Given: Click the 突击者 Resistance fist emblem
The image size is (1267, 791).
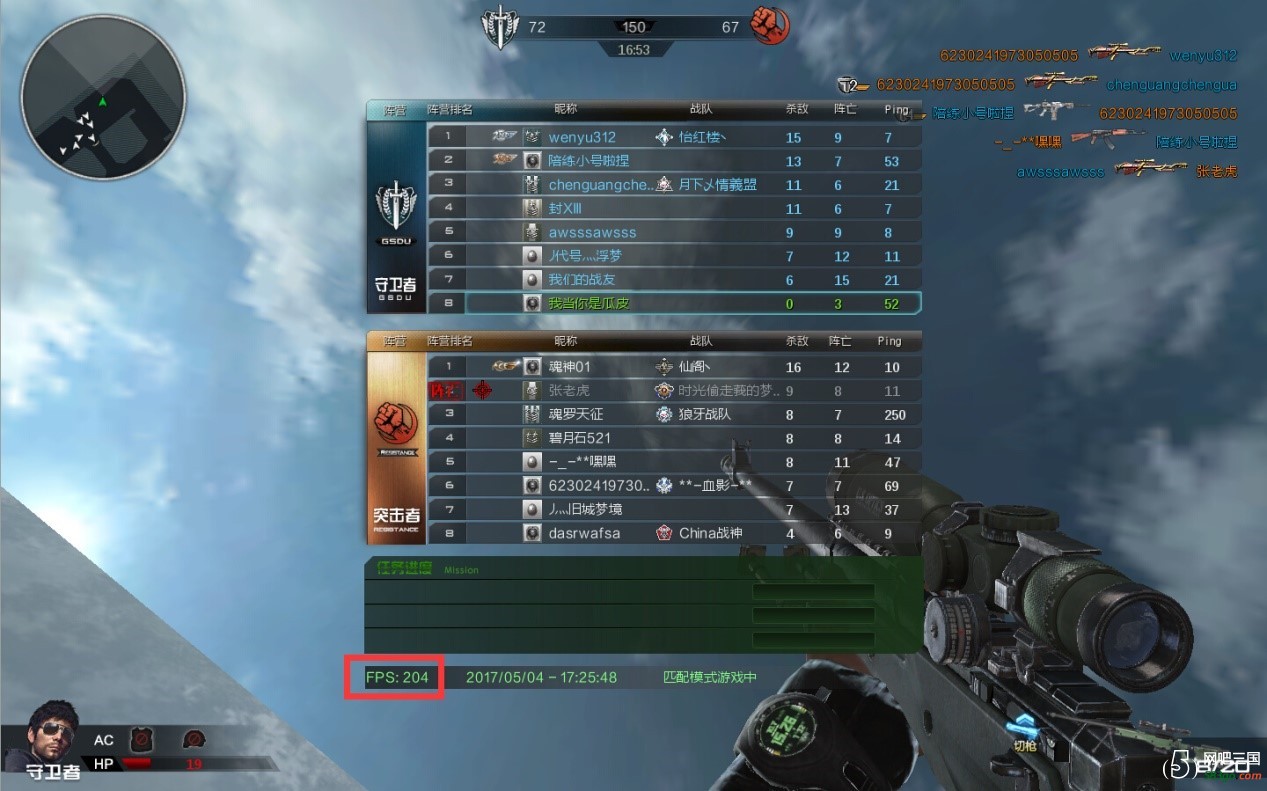Looking at the screenshot, I should click(x=397, y=427).
